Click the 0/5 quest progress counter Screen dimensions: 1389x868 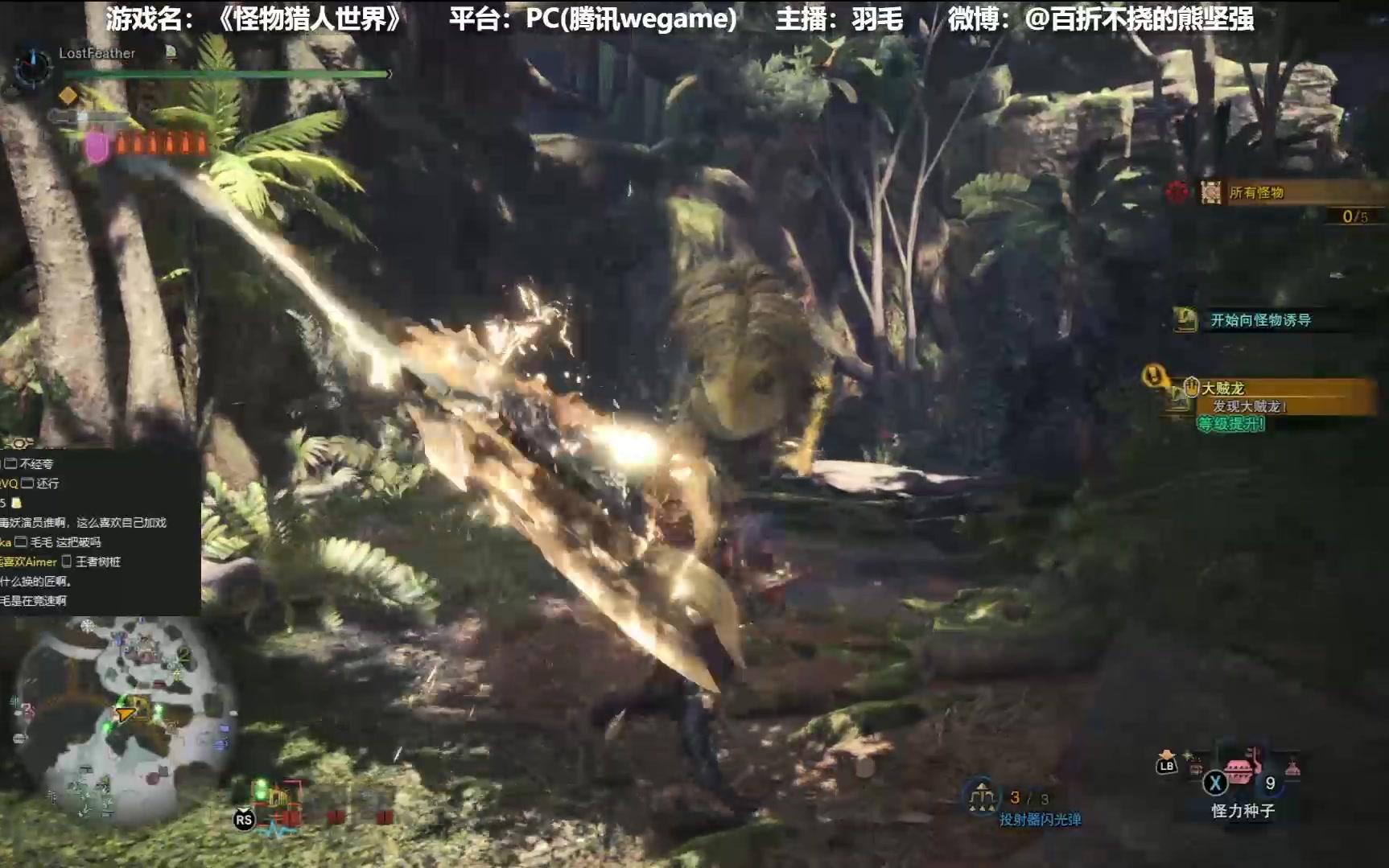coord(1356,216)
